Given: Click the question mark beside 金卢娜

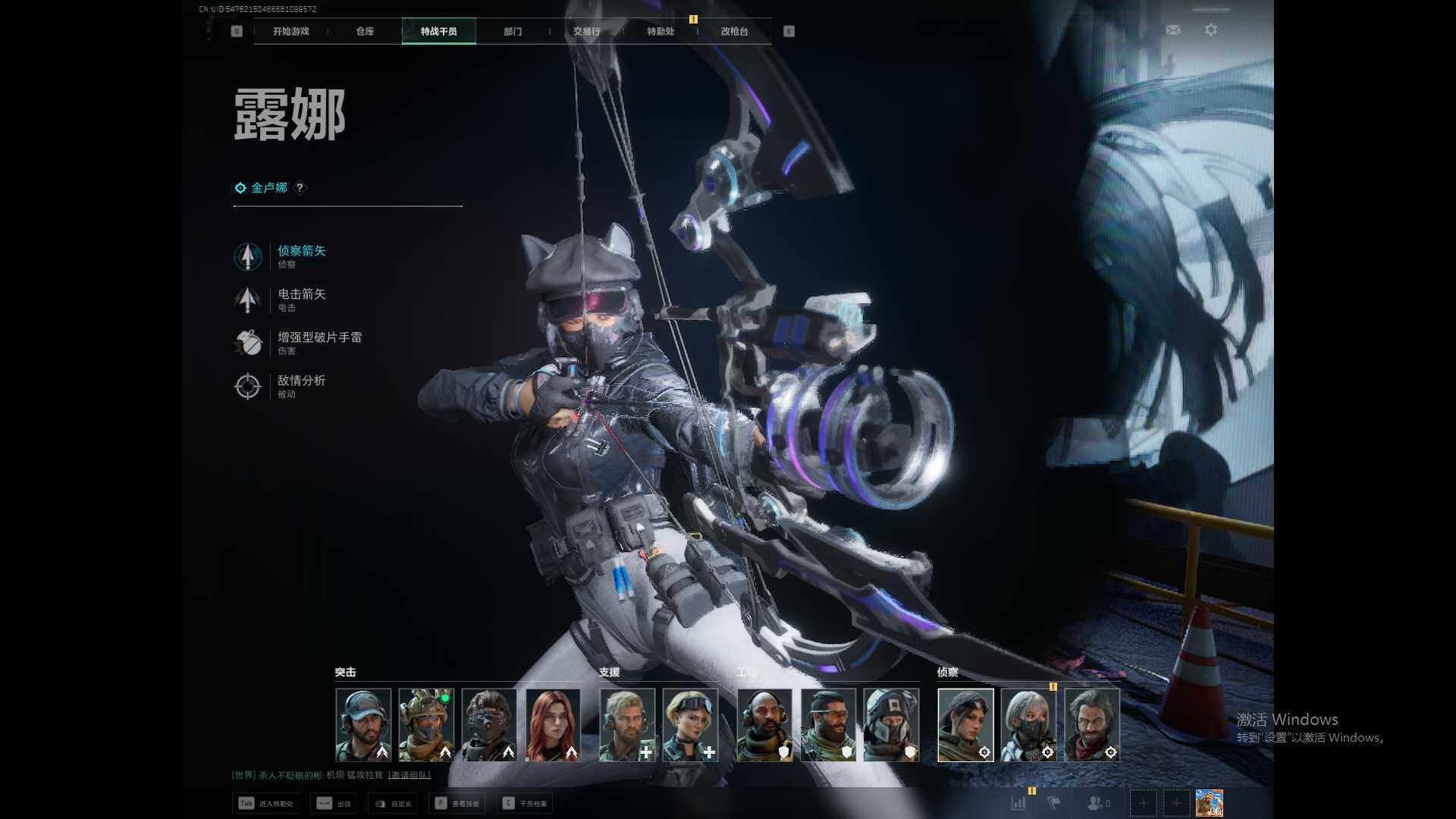Looking at the screenshot, I should [x=300, y=187].
